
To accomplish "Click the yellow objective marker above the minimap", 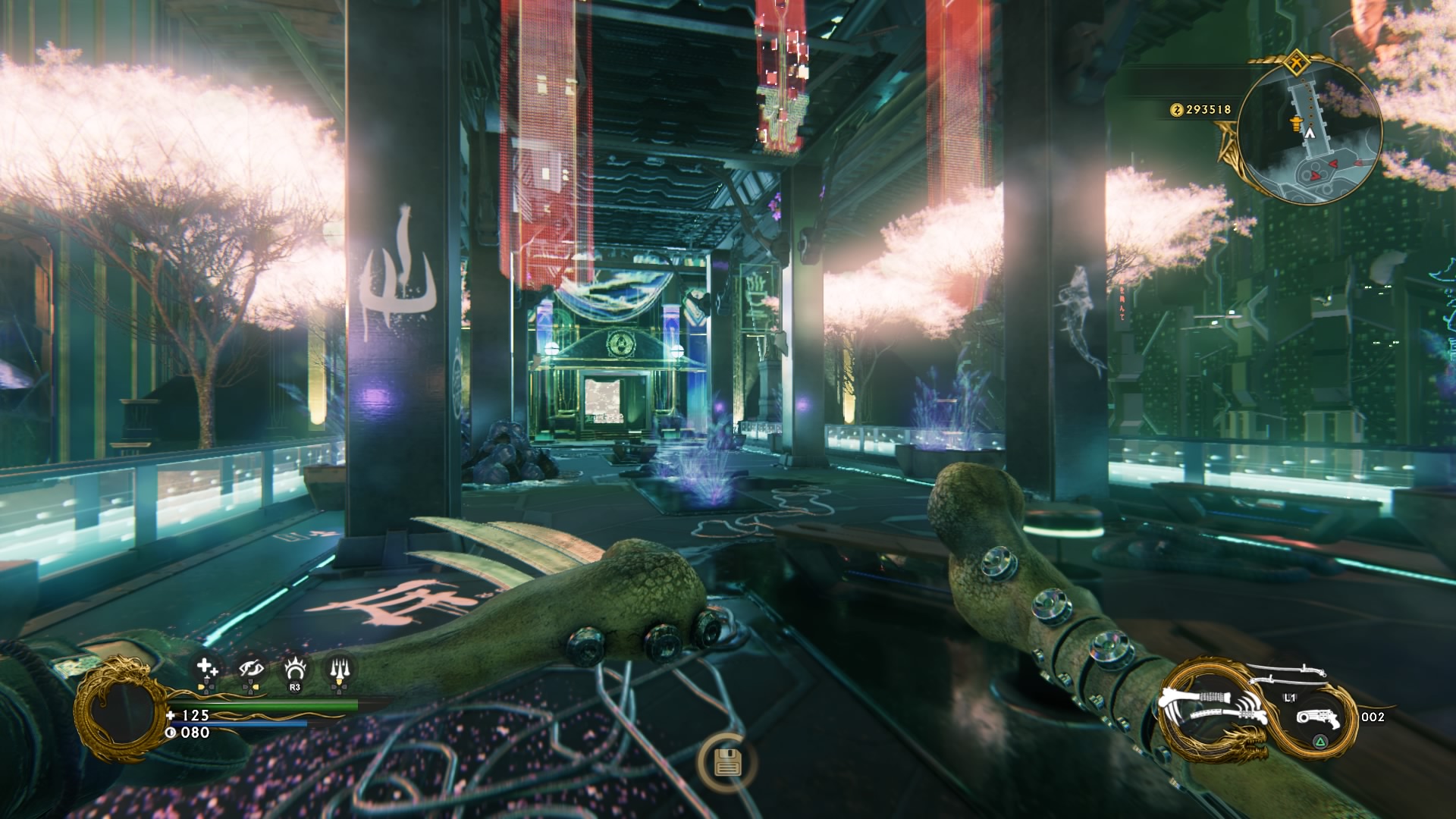I will (x=1298, y=63).
